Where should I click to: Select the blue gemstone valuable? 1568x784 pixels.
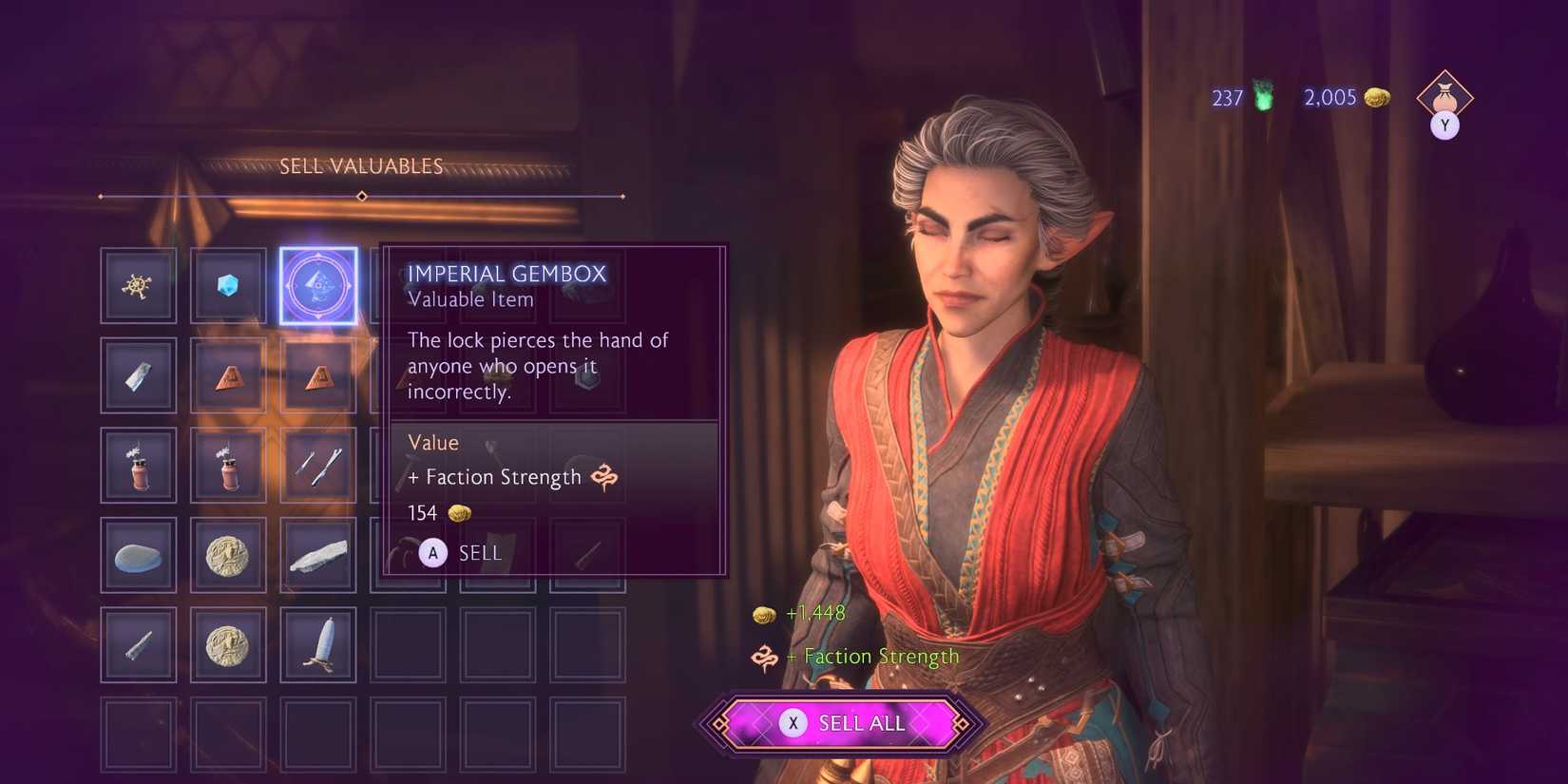228,285
